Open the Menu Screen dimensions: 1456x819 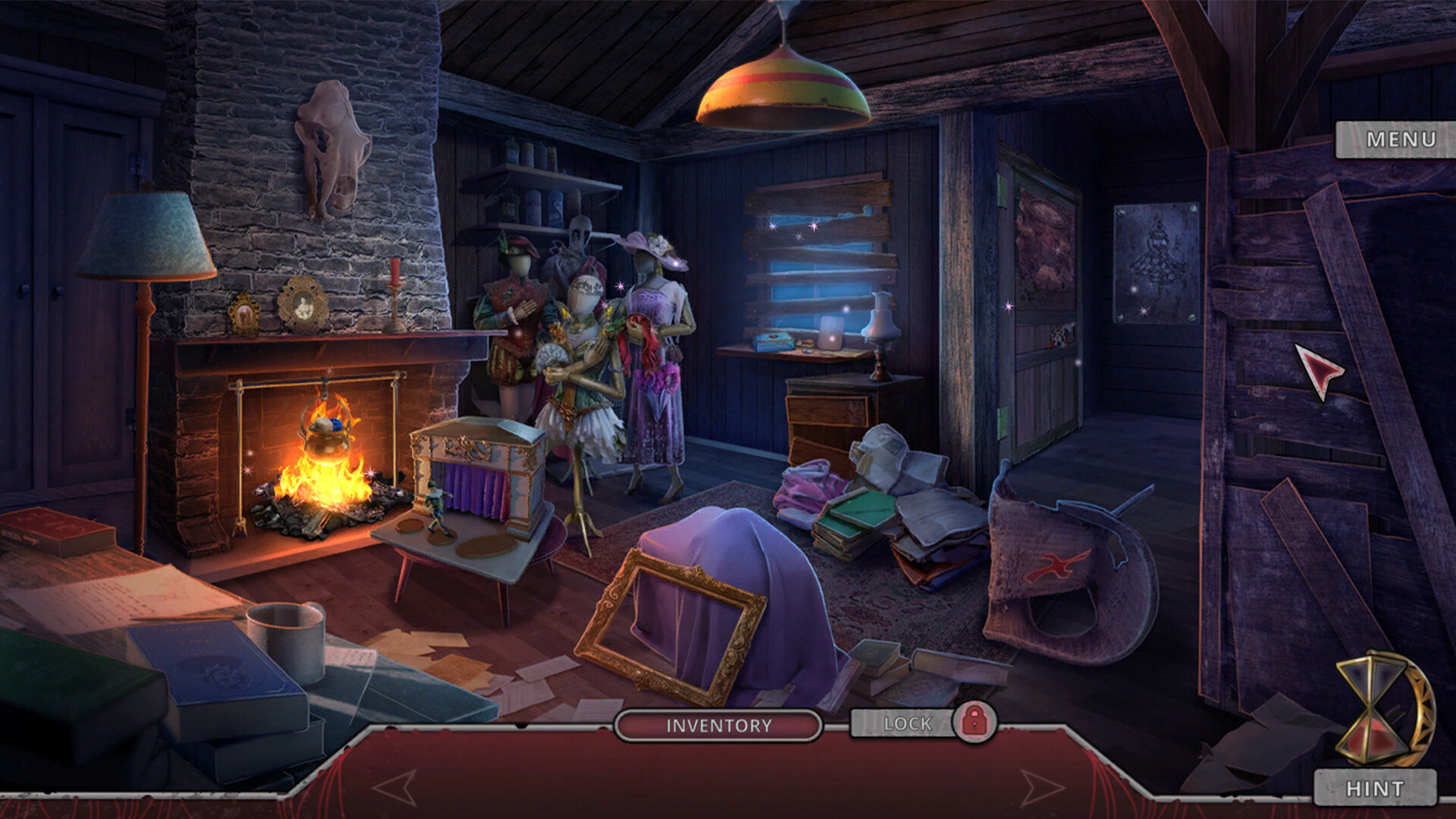(x=1401, y=139)
